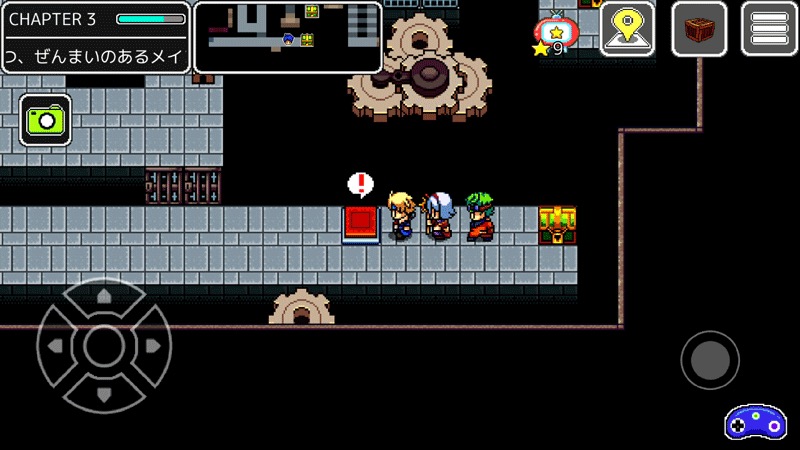Take a screenshot with the green camera button

tap(45, 121)
